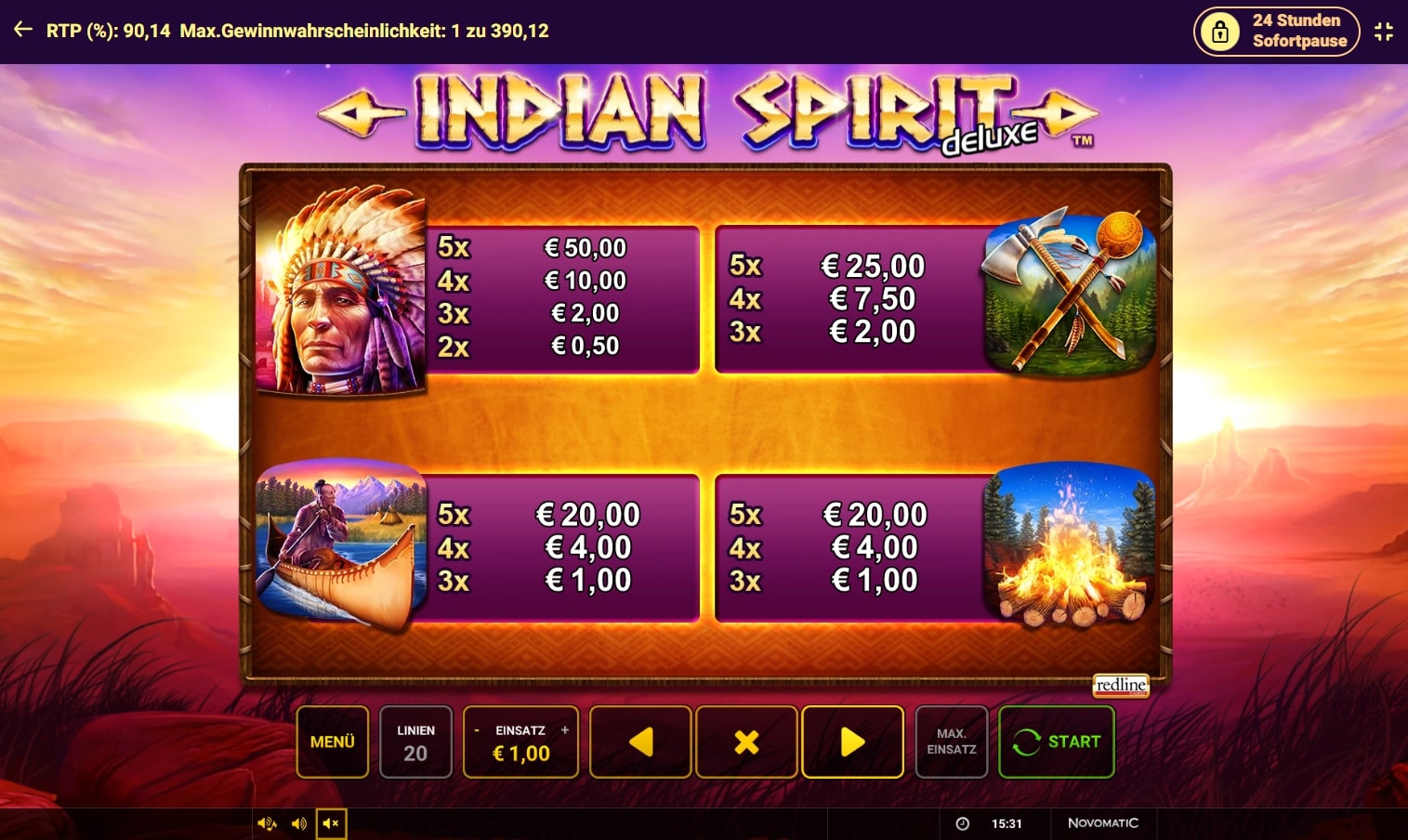Activate Max. Einsatz
This screenshot has height=840, width=1408.
(x=952, y=742)
